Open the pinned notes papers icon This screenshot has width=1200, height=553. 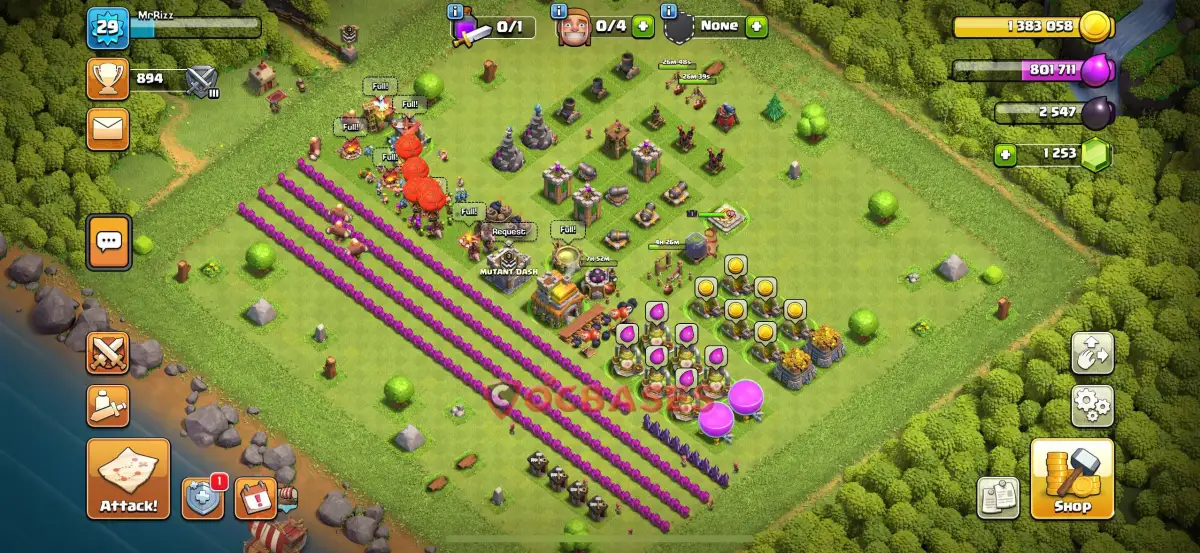(x=997, y=497)
